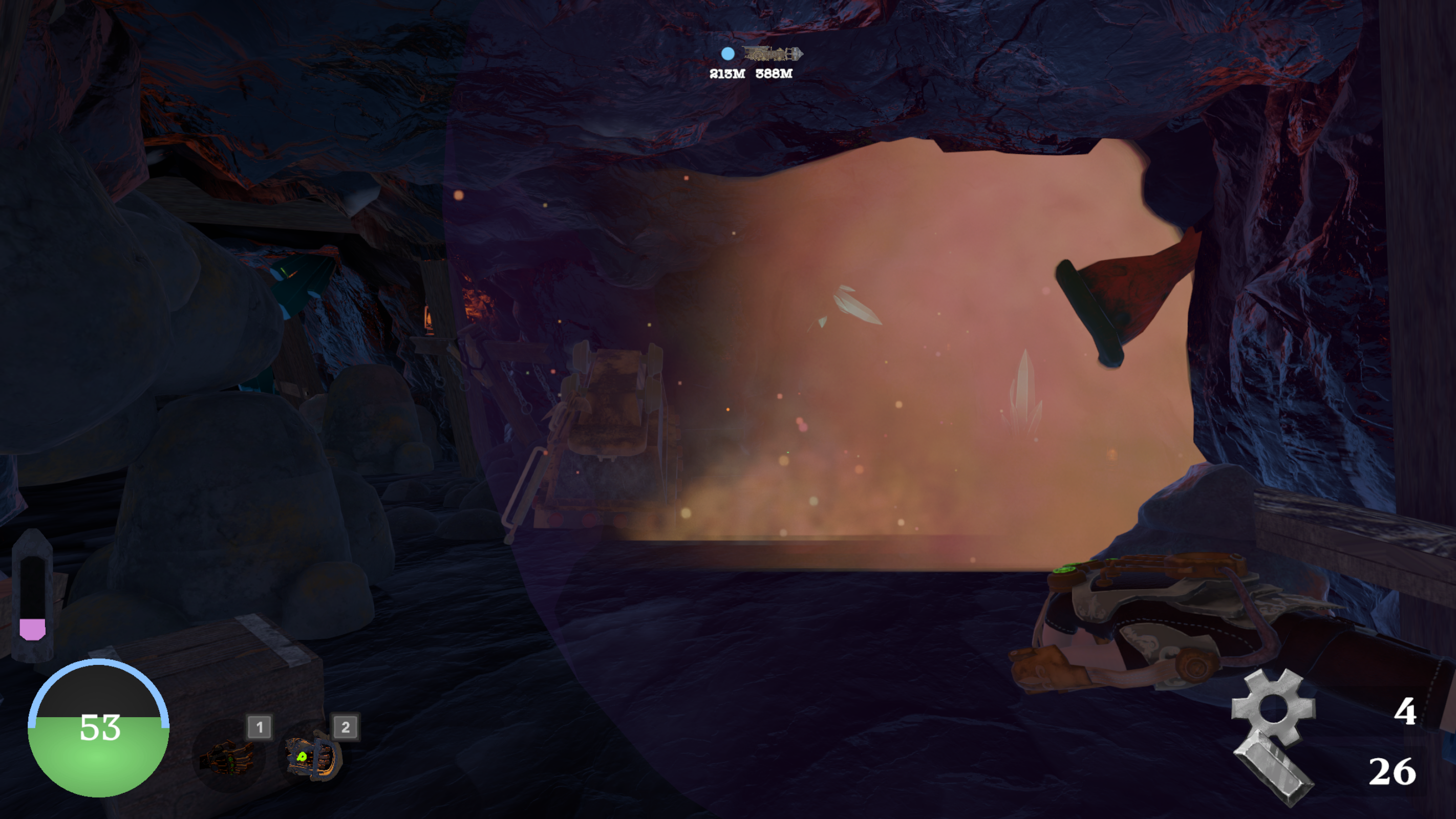Image resolution: width=1456 pixels, height=819 pixels.
Task: Select the gauntlet weapon in slot 1
Action: 229,756
